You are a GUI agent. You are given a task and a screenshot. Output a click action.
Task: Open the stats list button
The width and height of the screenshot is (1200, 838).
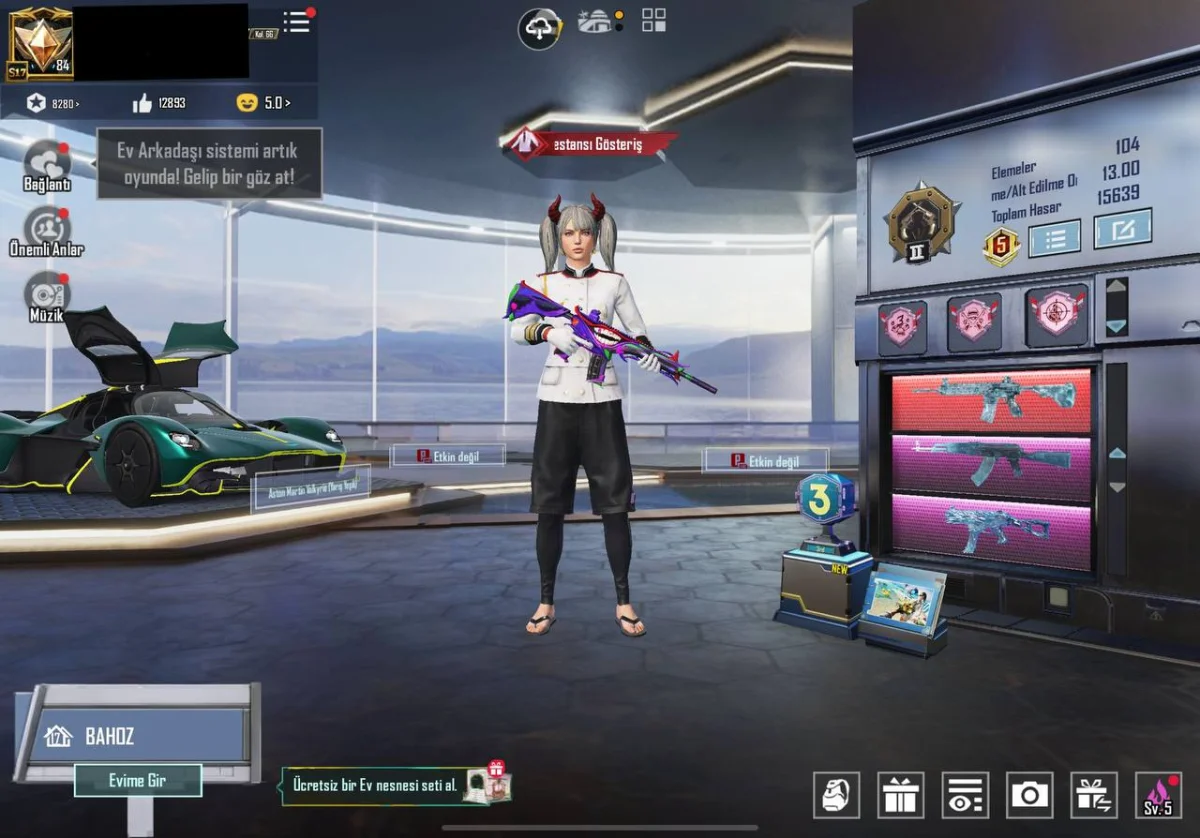1054,237
